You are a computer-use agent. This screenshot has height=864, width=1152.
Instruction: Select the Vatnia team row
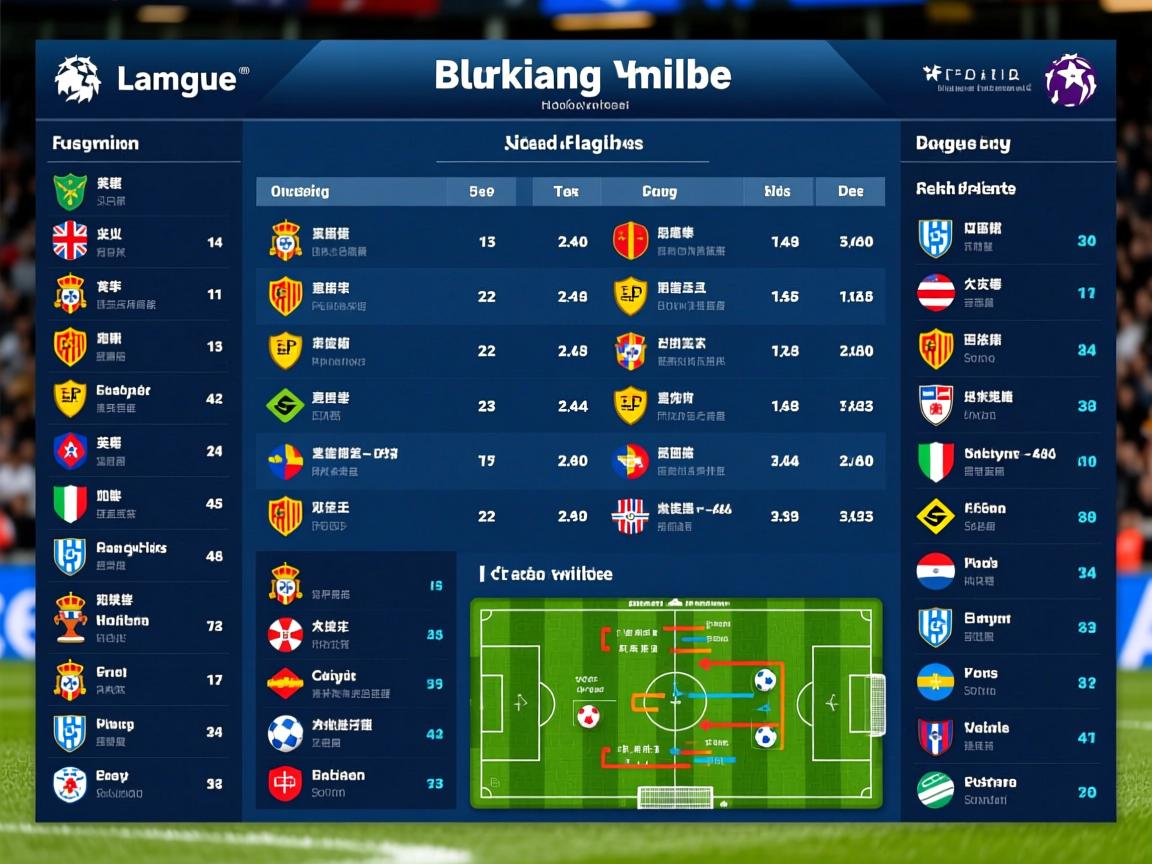(x=1007, y=737)
